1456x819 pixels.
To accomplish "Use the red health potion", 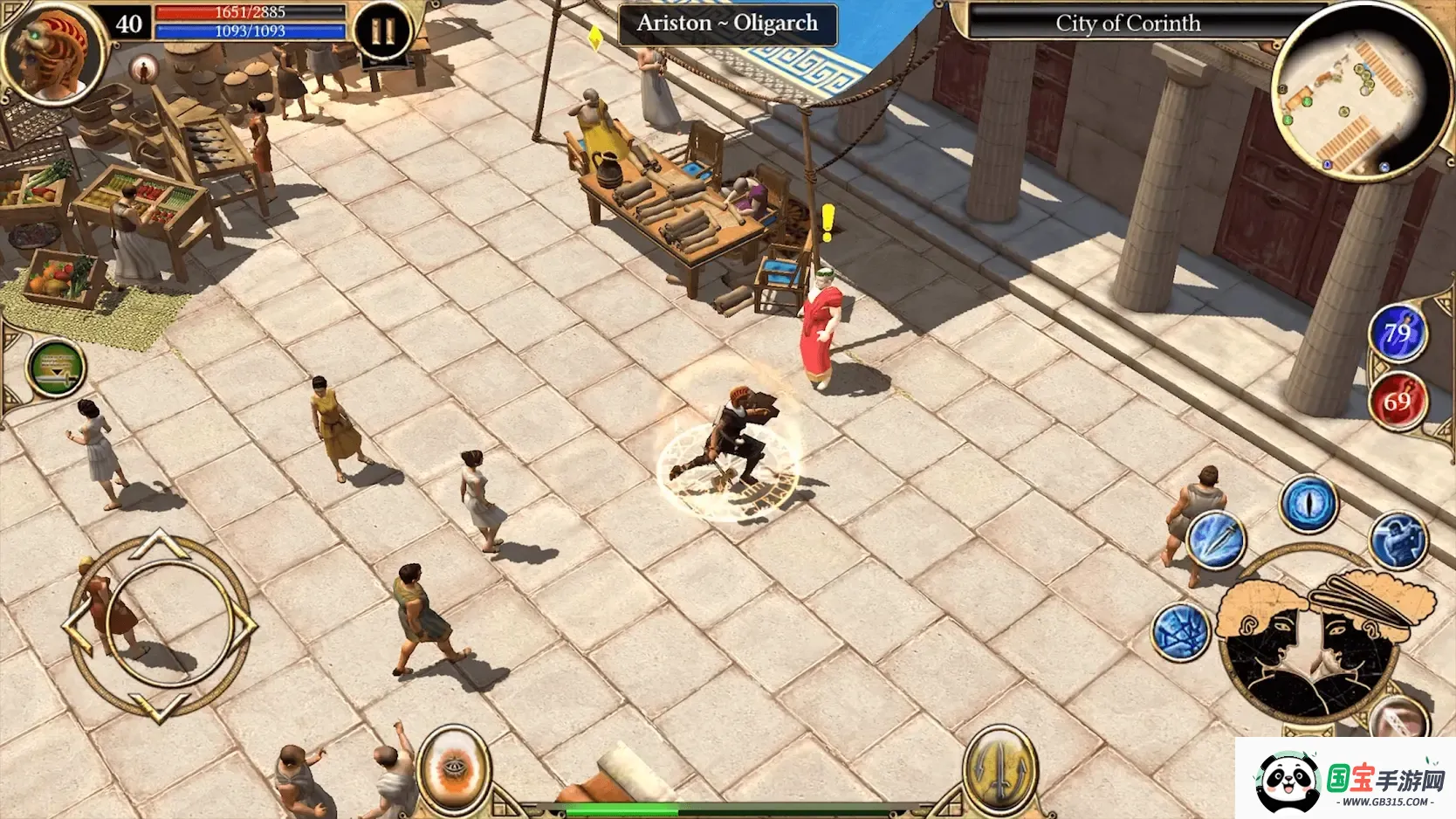I will [x=1397, y=401].
